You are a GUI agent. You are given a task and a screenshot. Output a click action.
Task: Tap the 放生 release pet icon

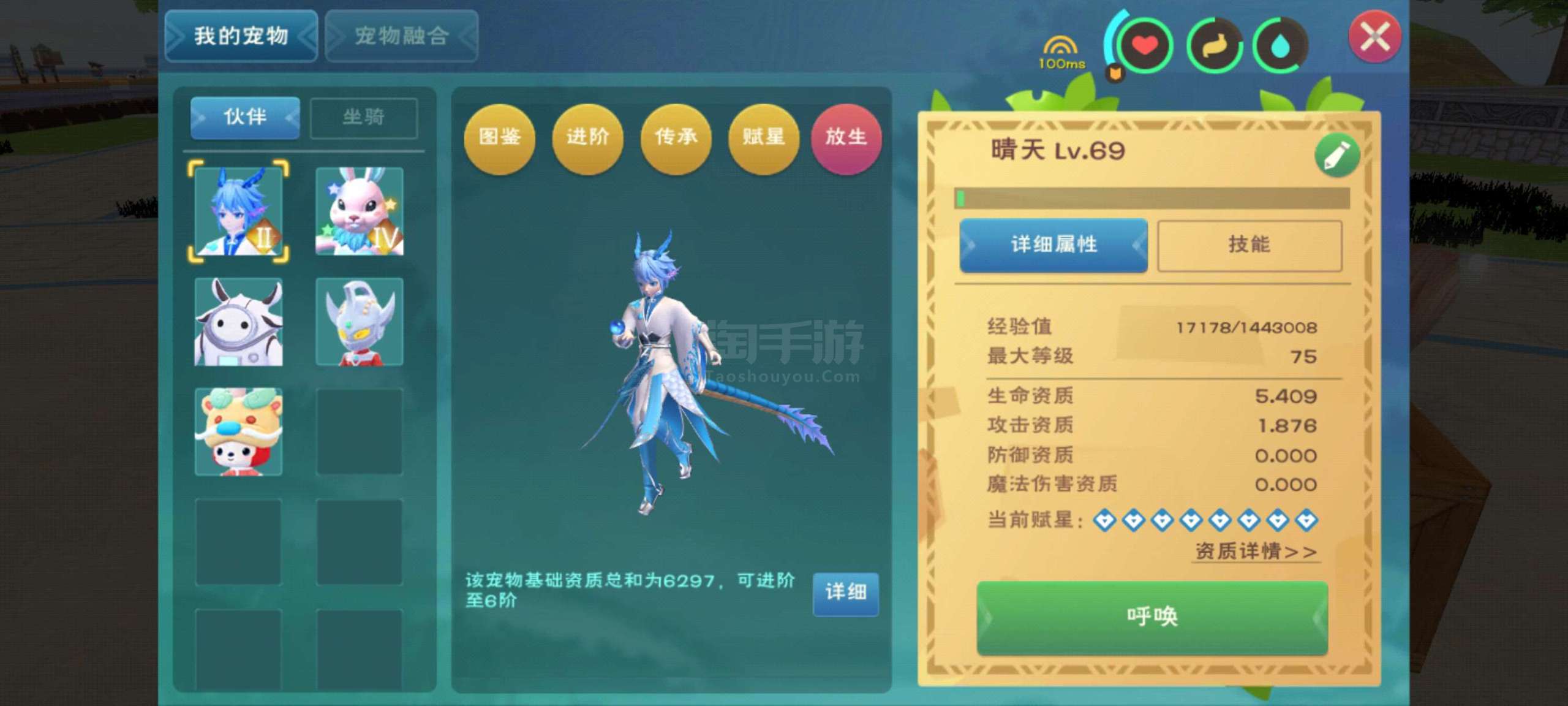point(848,140)
